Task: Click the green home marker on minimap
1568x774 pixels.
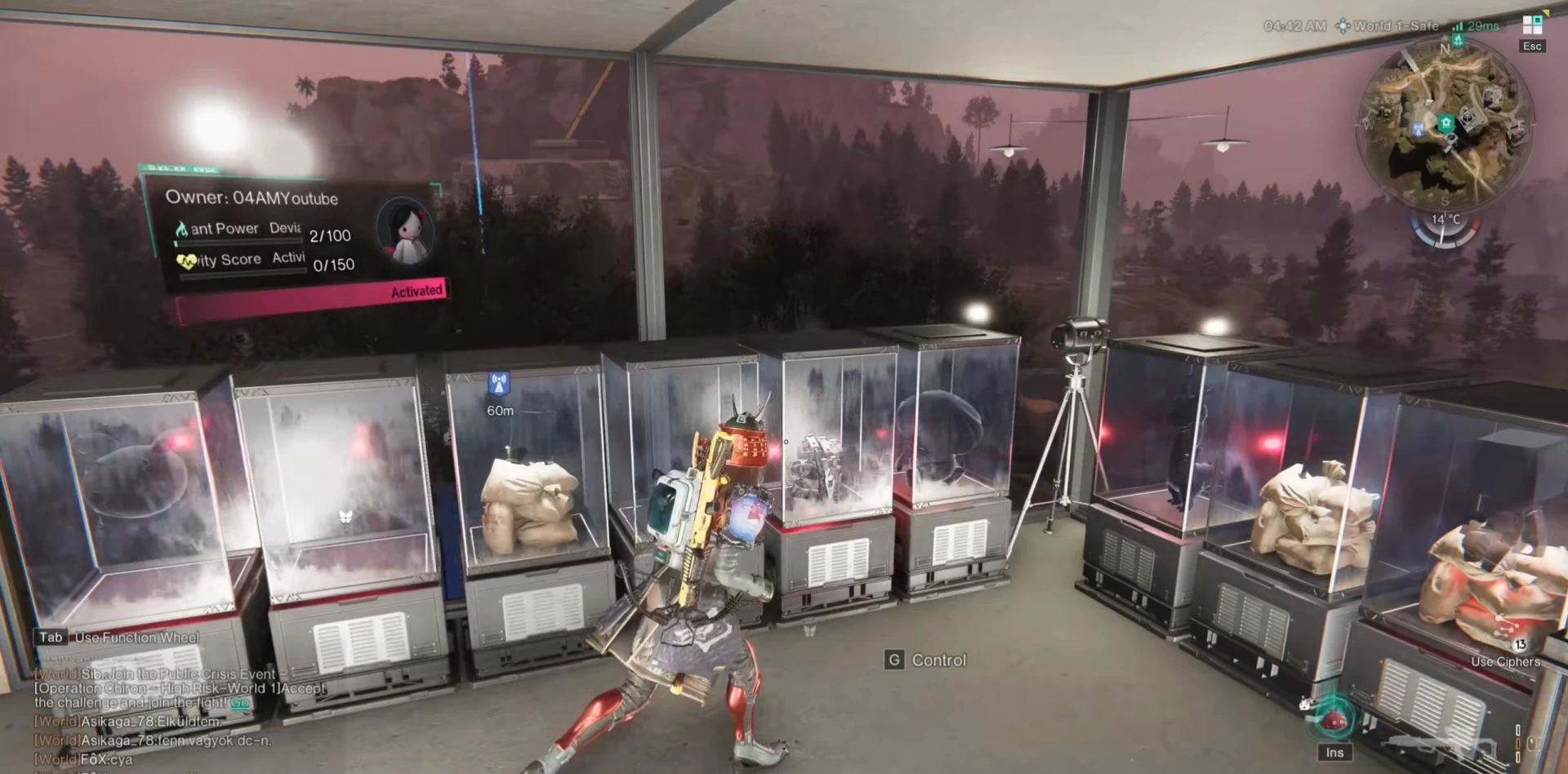Action: pos(1446,123)
